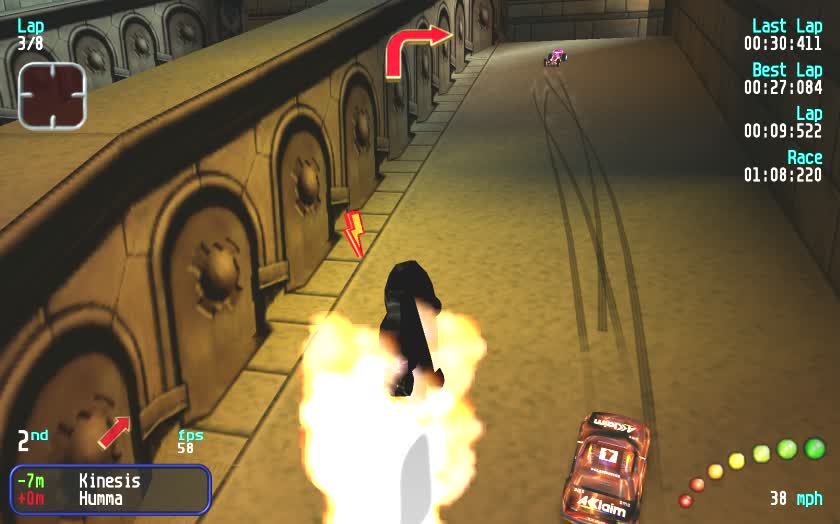This screenshot has width=840, height=524.
Task: Select the empty pickup item slot
Action: [x=52, y=95]
